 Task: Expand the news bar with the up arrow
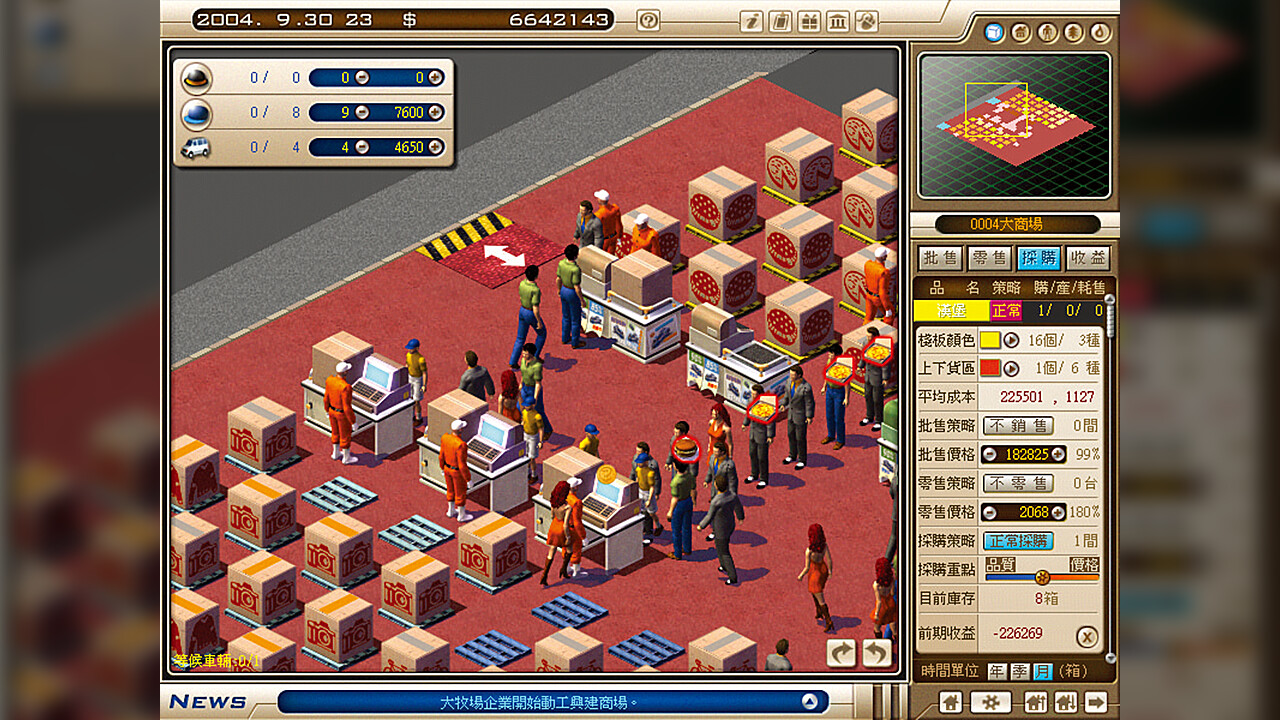810,702
